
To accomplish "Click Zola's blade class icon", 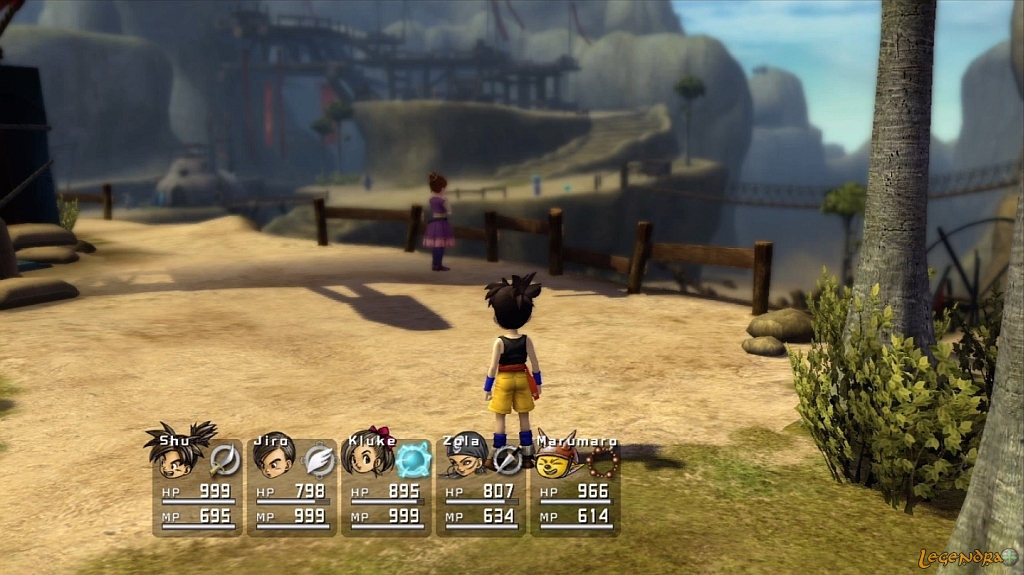I will [x=507, y=460].
